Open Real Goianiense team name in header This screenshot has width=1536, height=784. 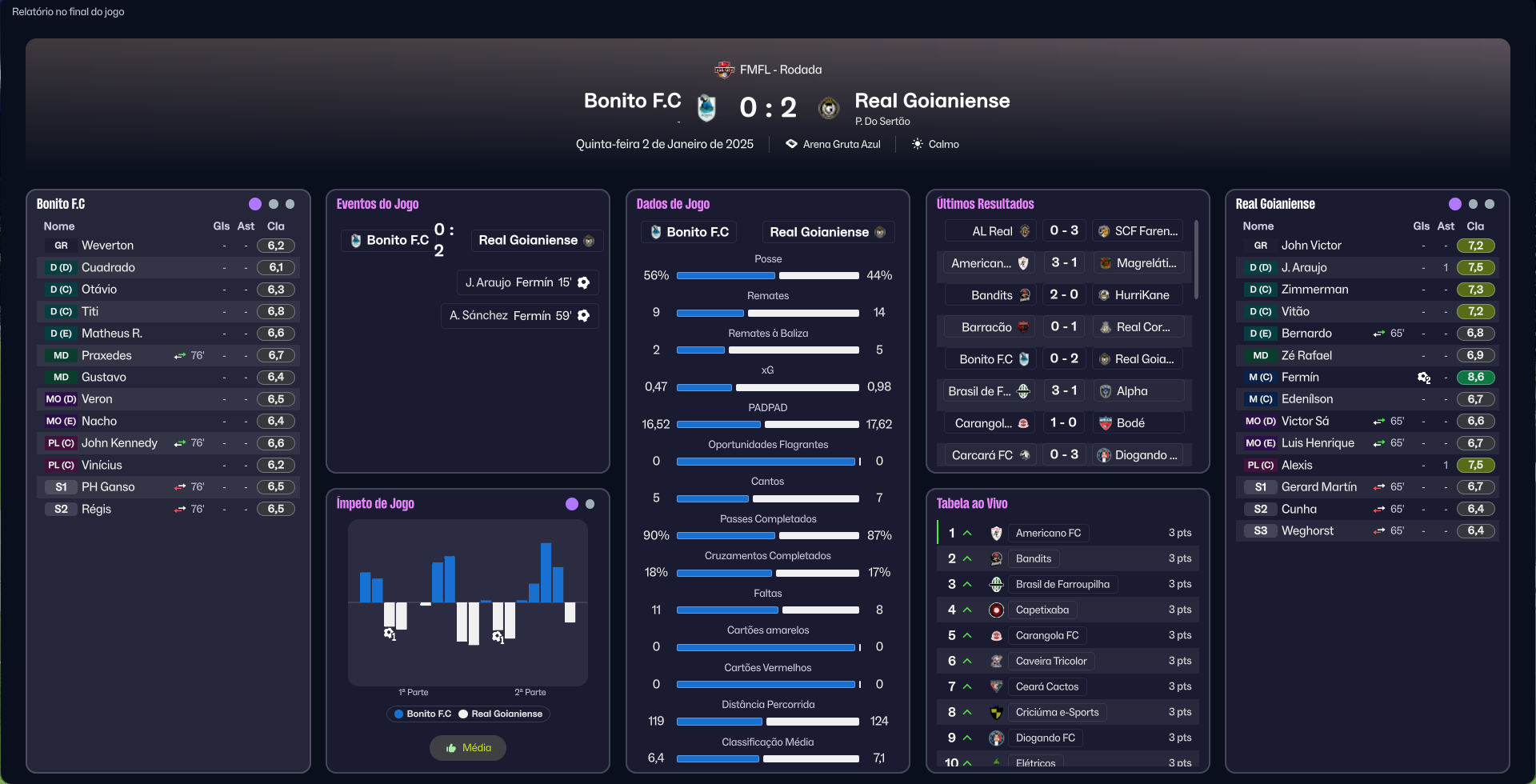(x=932, y=101)
